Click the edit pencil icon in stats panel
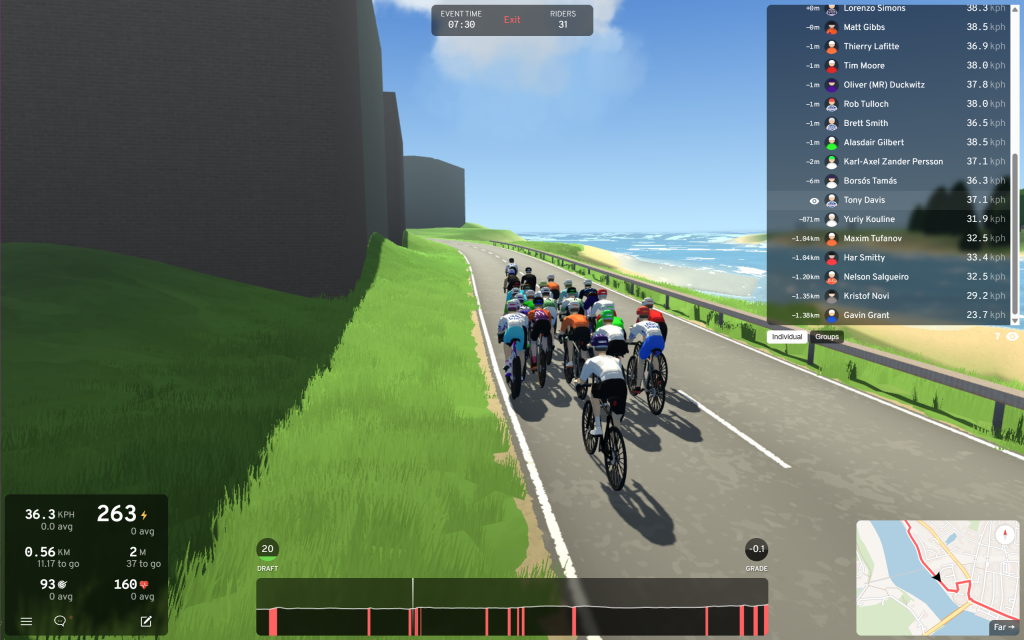Screen dimensions: 1024x640 click(x=146, y=621)
